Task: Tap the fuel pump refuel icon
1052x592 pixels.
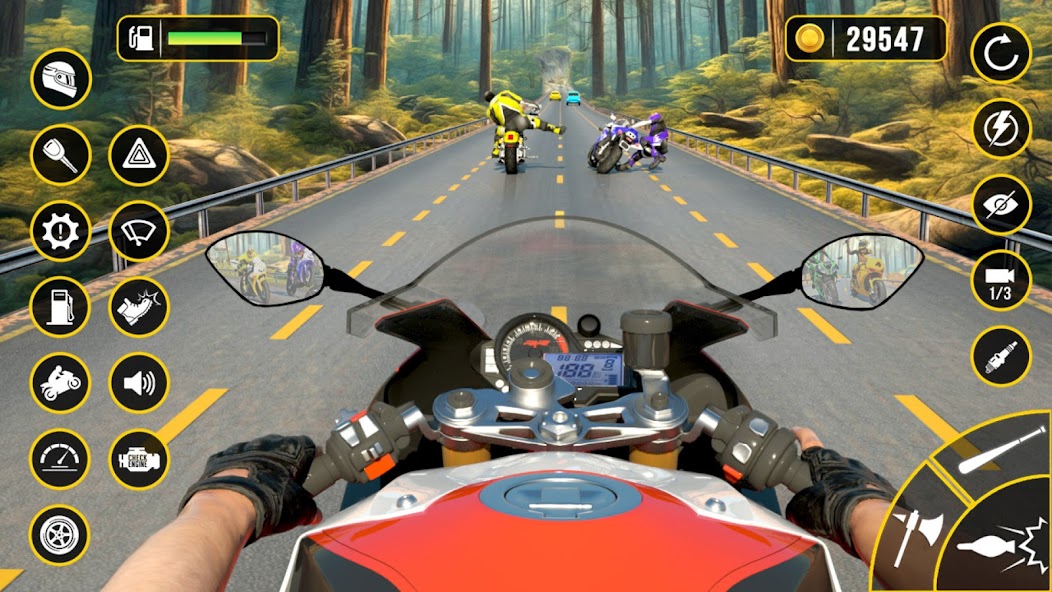Action: (x=61, y=307)
